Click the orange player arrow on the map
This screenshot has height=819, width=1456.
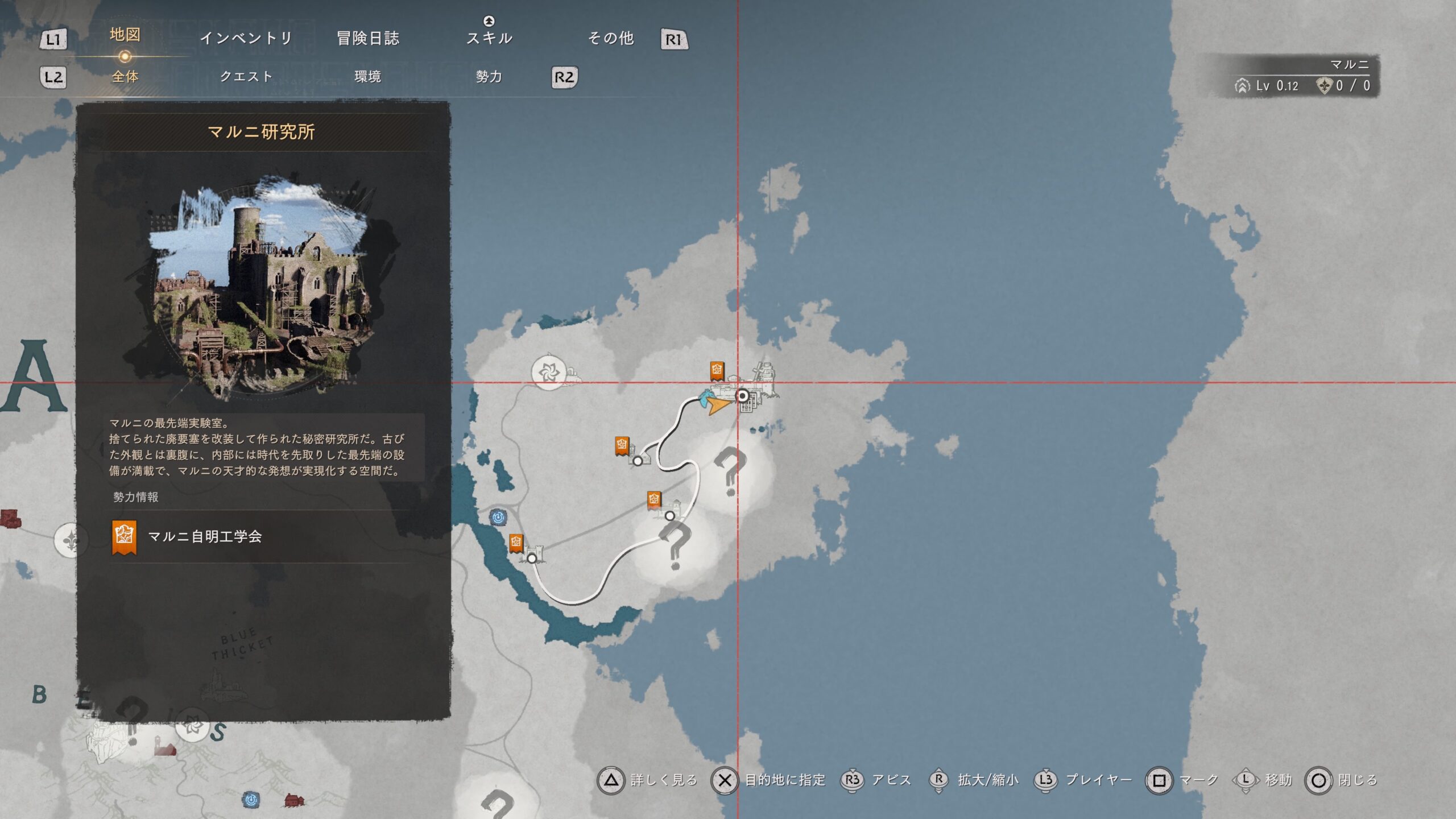pos(719,405)
